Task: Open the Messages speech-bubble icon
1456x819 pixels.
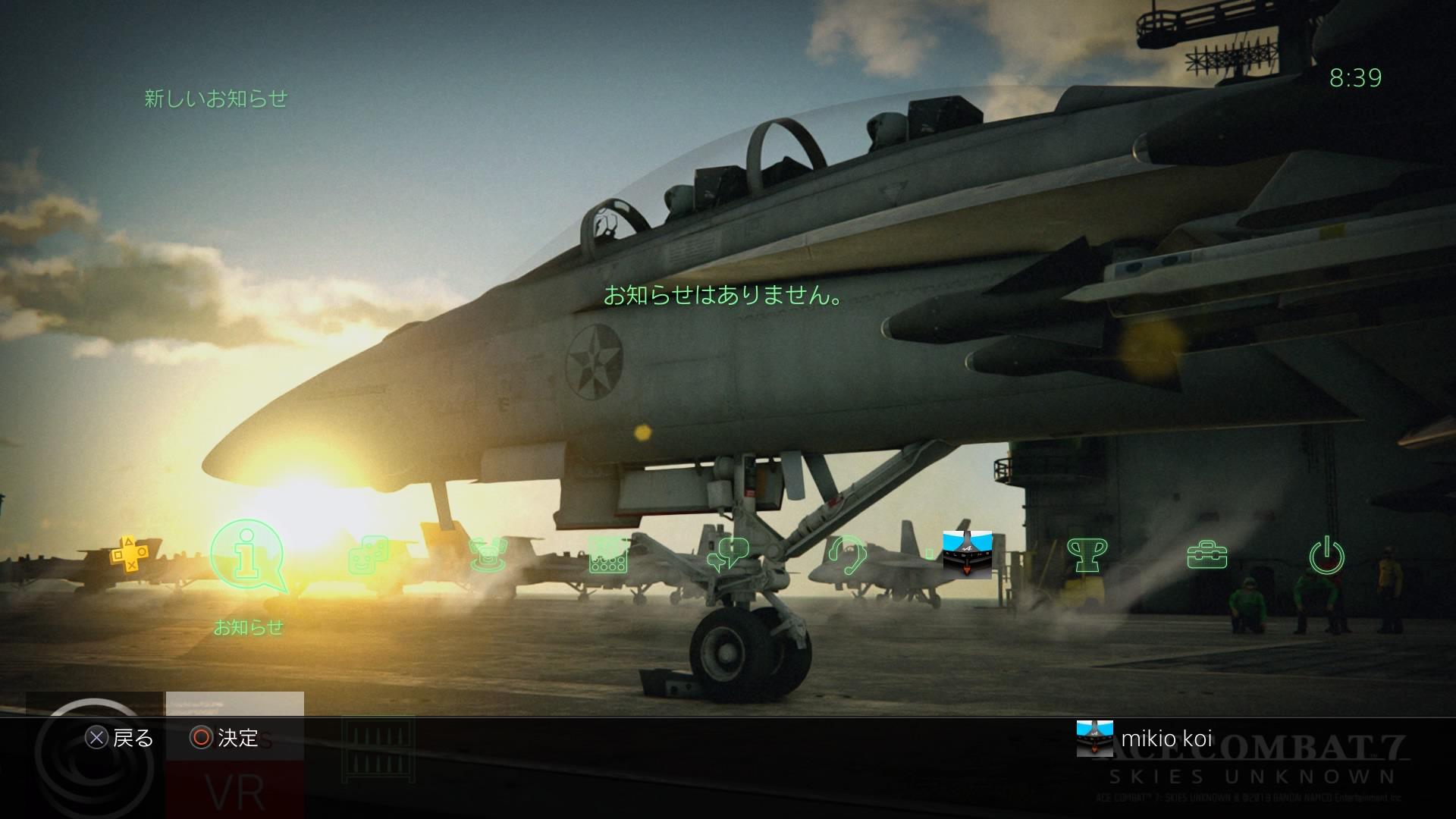Action: pyautogui.click(x=727, y=555)
